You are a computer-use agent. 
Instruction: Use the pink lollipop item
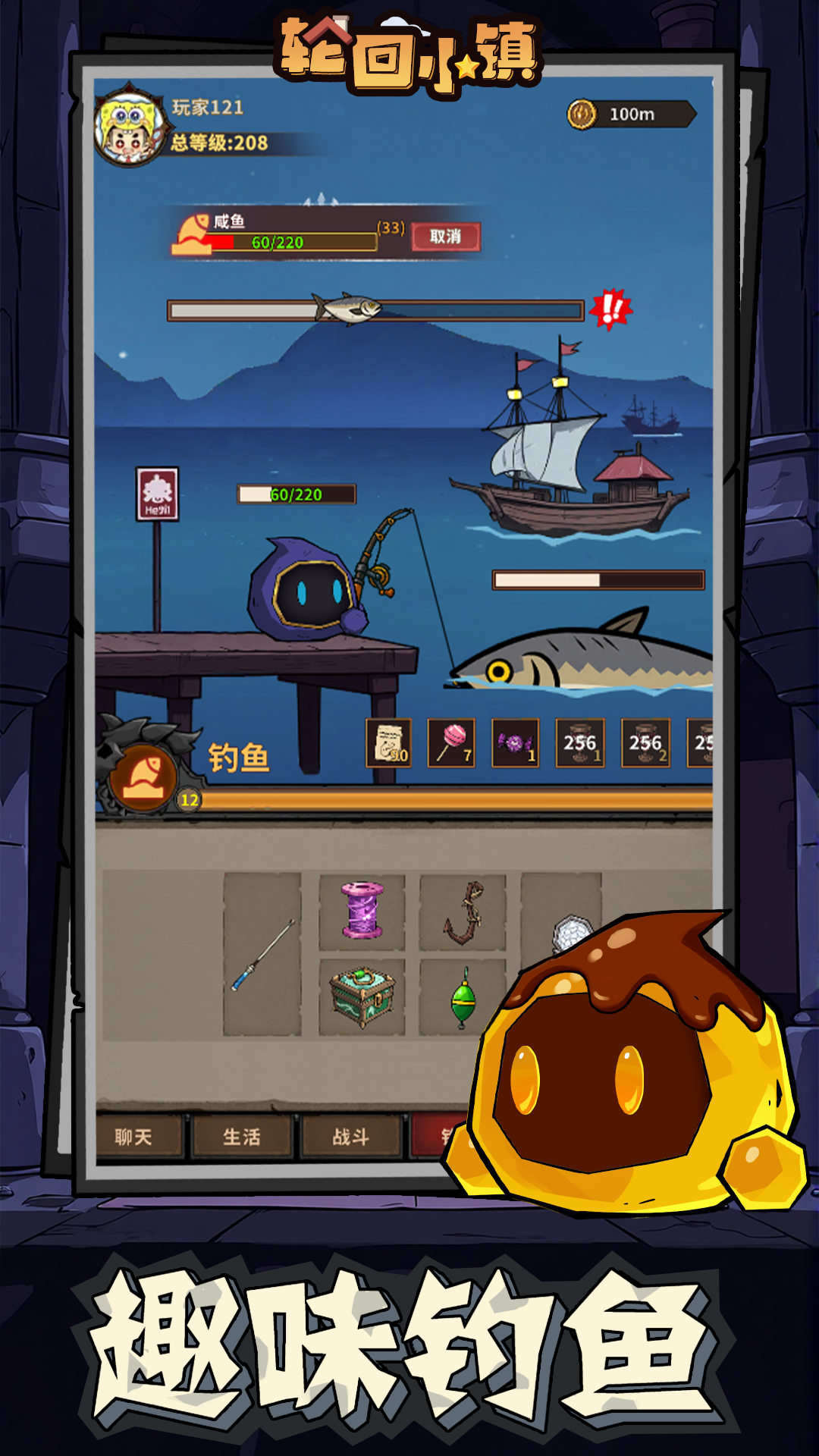click(x=451, y=742)
